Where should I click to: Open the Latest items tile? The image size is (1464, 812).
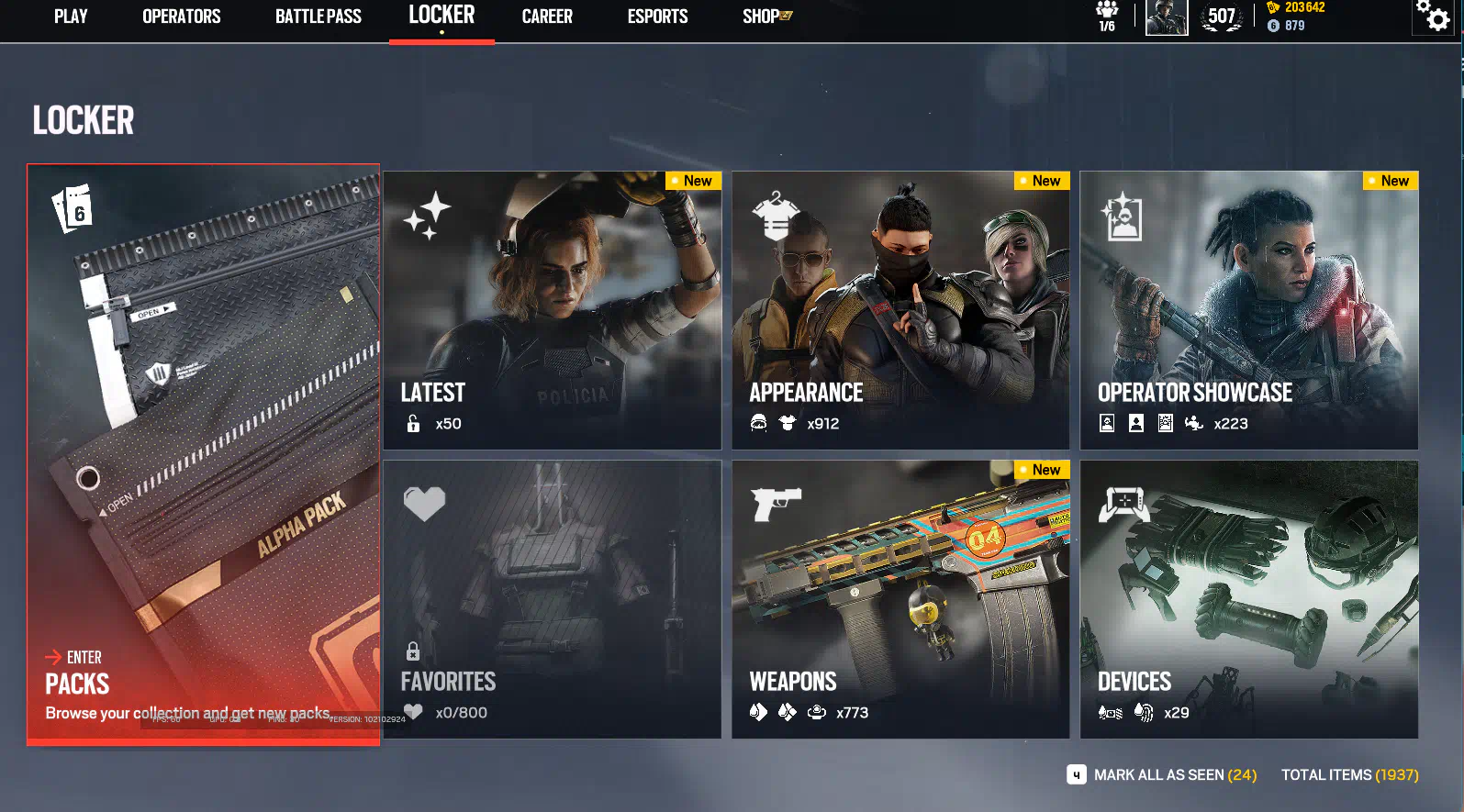pos(552,310)
